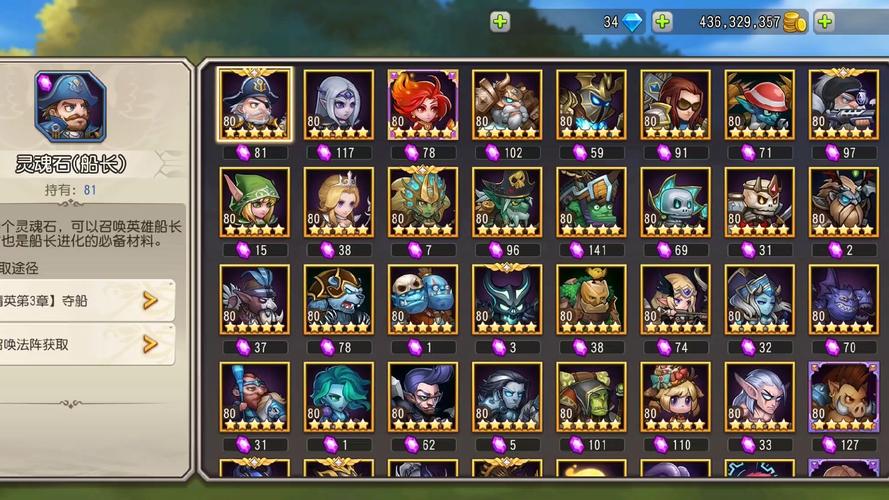Image resolution: width=889 pixels, height=500 pixels.
Task: Select the hero tile with 62 soul stones
Action: point(422,396)
